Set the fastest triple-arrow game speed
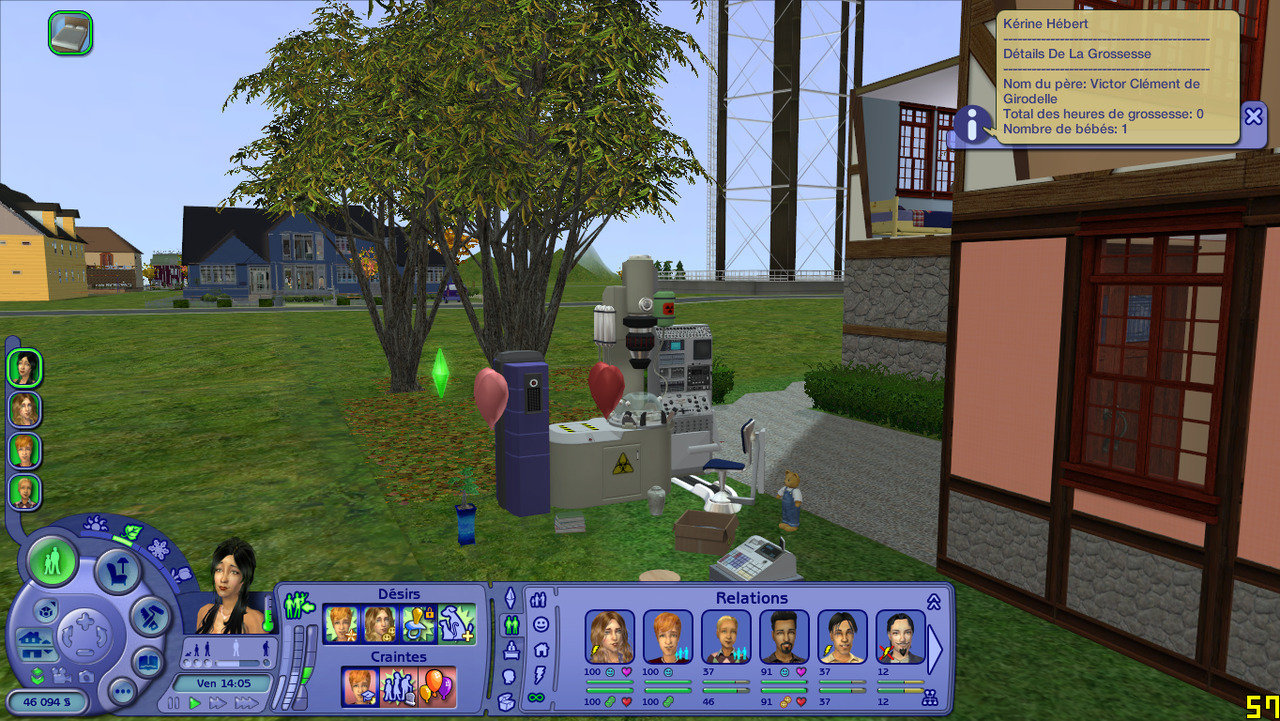1280x721 pixels. click(x=245, y=704)
